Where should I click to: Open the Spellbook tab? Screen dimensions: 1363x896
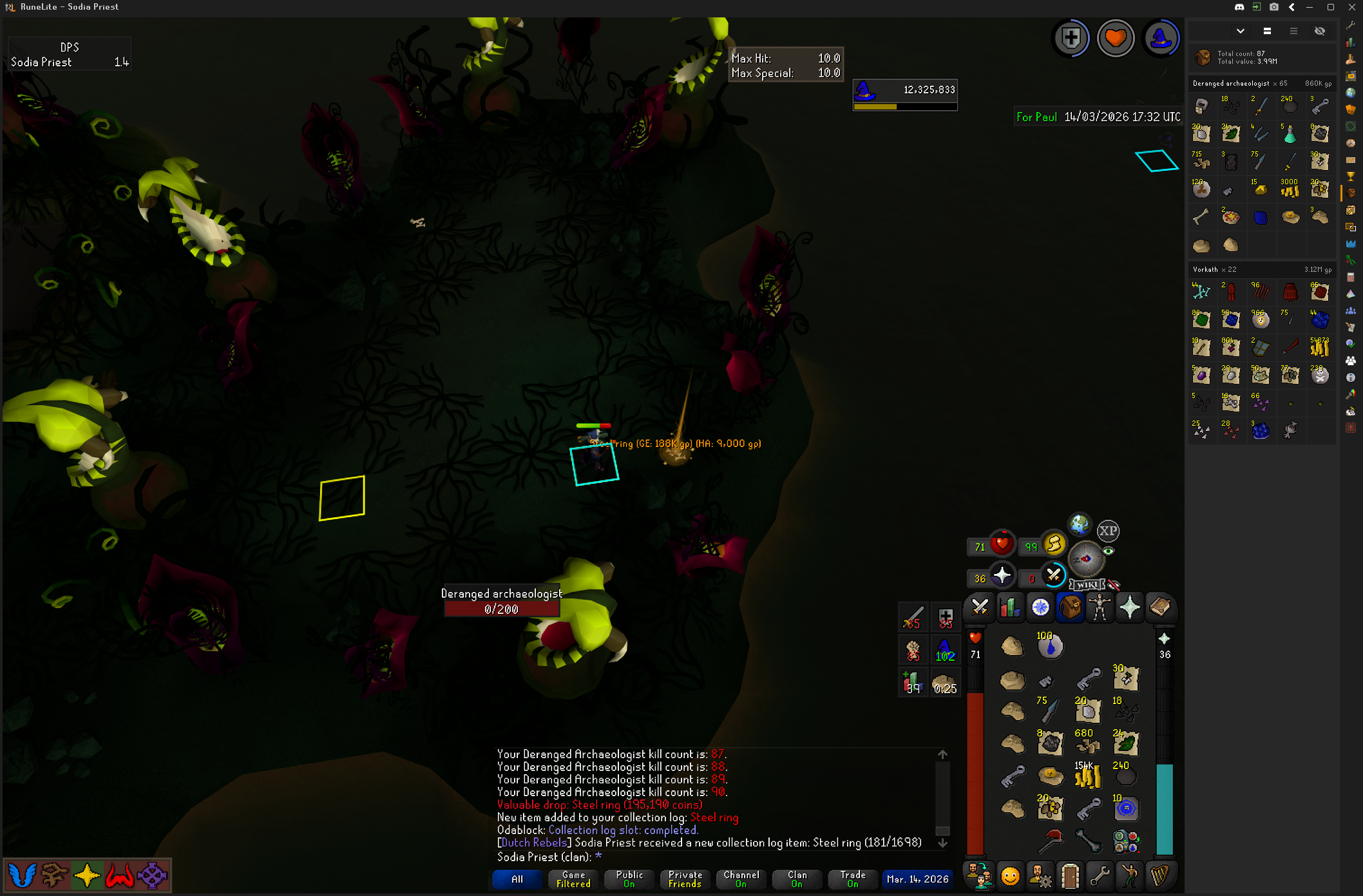click(1159, 607)
